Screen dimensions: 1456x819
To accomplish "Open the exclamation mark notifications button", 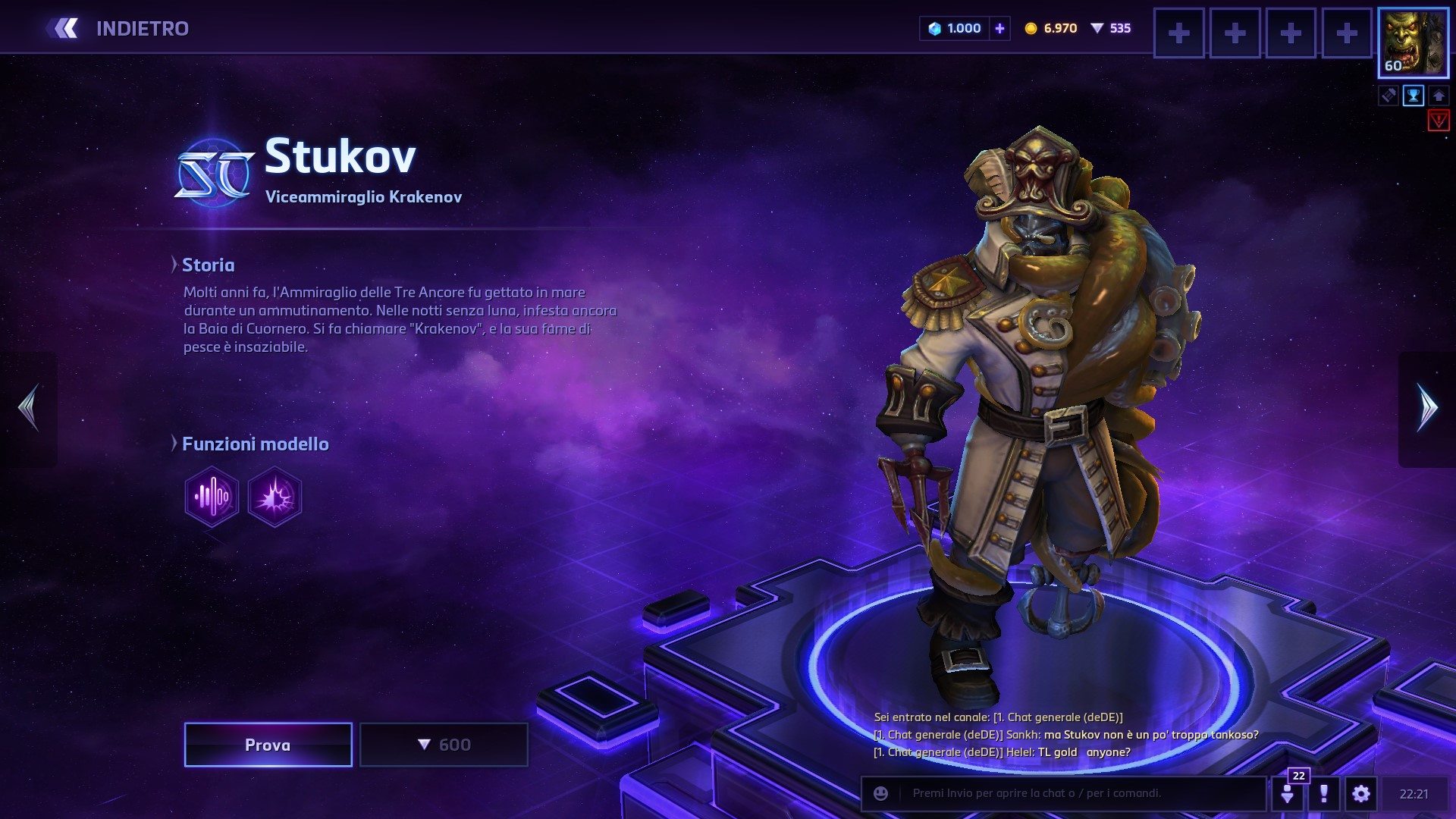I will [x=1324, y=793].
